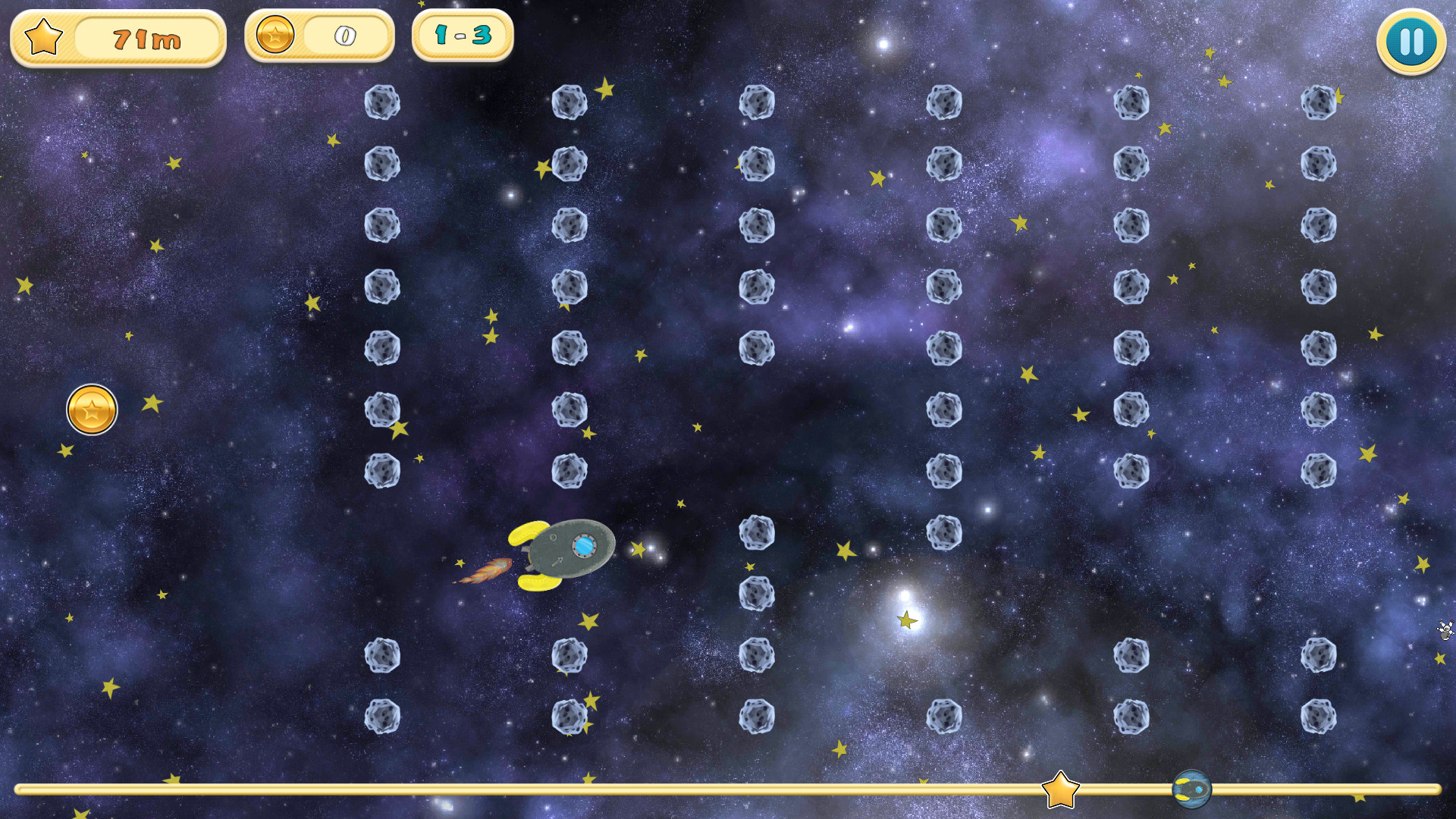This screenshot has width=1456, height=819.
Task: Click the star near the bright light flare
Action: coord(906,621)
